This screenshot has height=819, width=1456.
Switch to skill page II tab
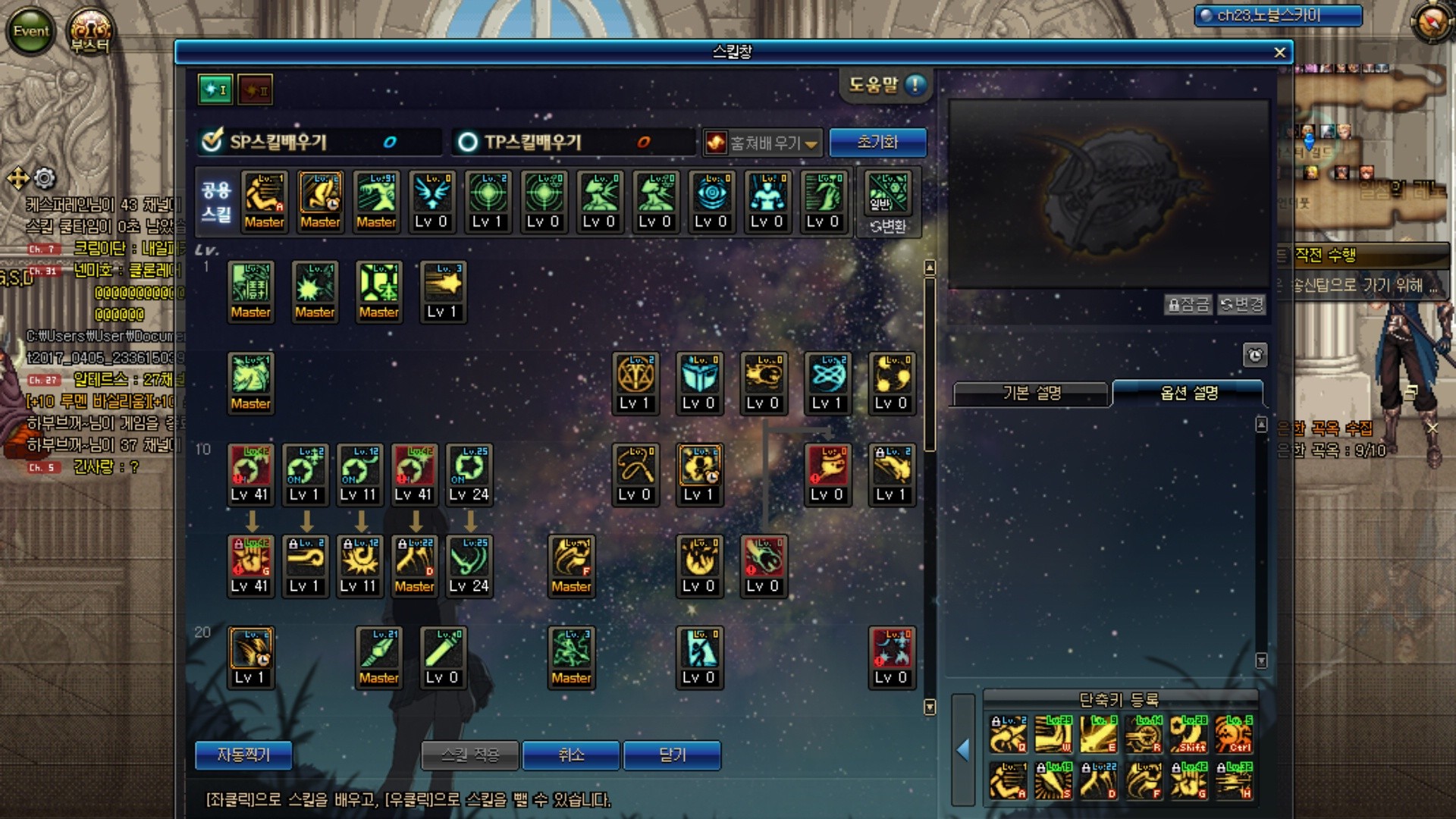click(255, 89)
